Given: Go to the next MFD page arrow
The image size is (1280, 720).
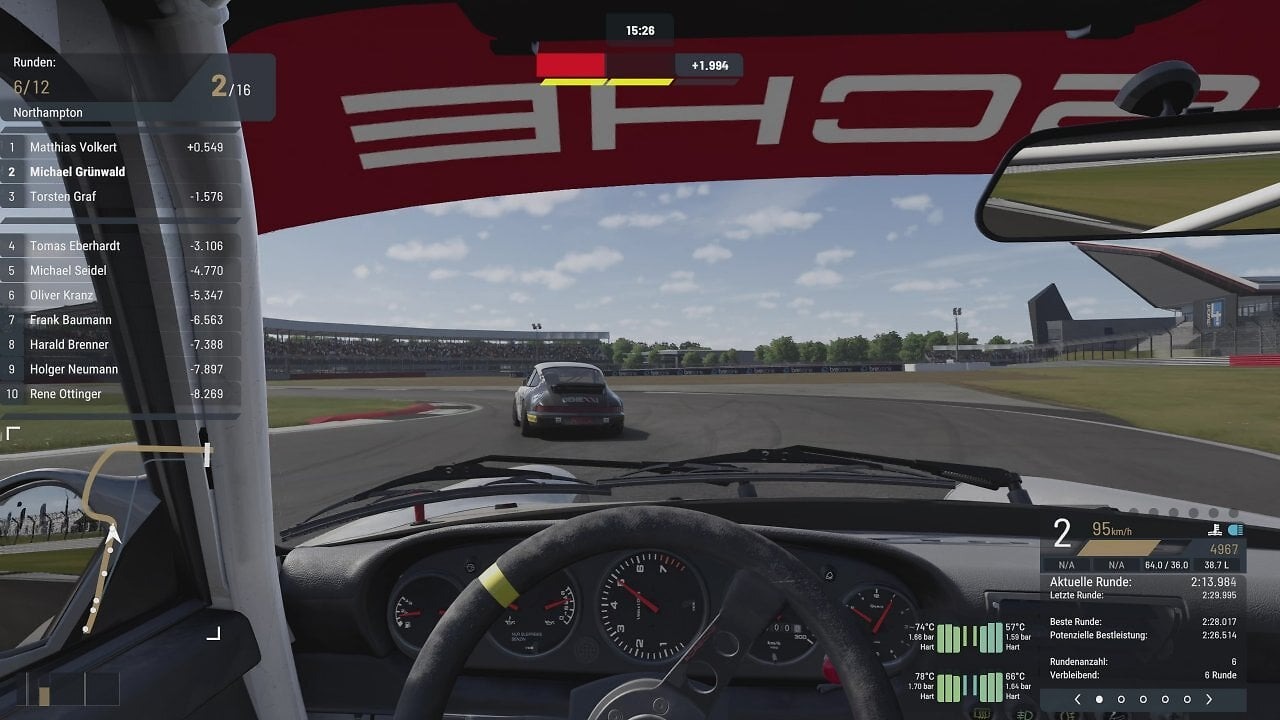Looking at the screenshot, I should click(1209, 699).
